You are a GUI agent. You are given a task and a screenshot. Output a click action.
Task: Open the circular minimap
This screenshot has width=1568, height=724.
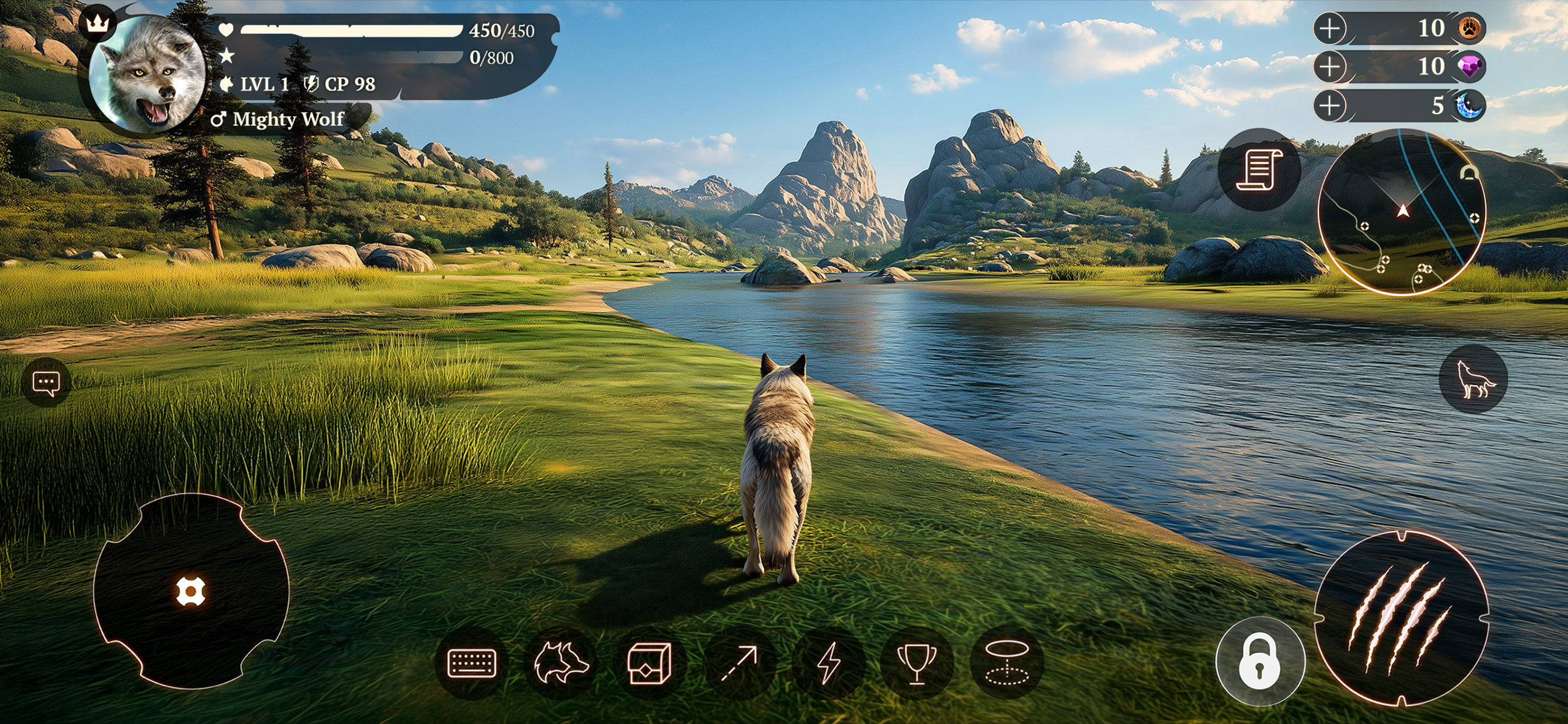pos(1401,212)
